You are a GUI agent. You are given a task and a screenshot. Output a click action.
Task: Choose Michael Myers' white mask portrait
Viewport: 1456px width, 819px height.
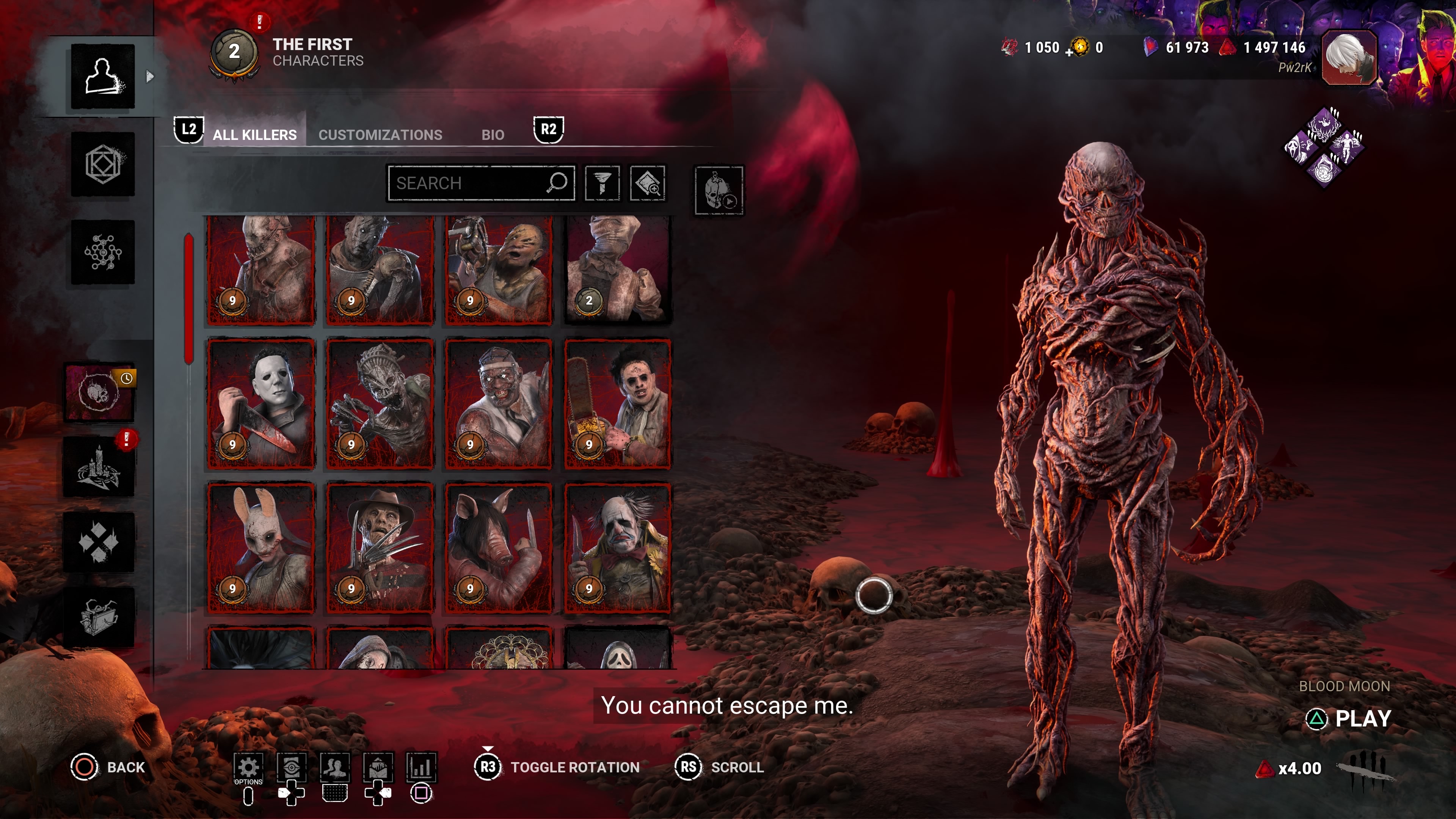pyautogui.click(x=260, y=404)
